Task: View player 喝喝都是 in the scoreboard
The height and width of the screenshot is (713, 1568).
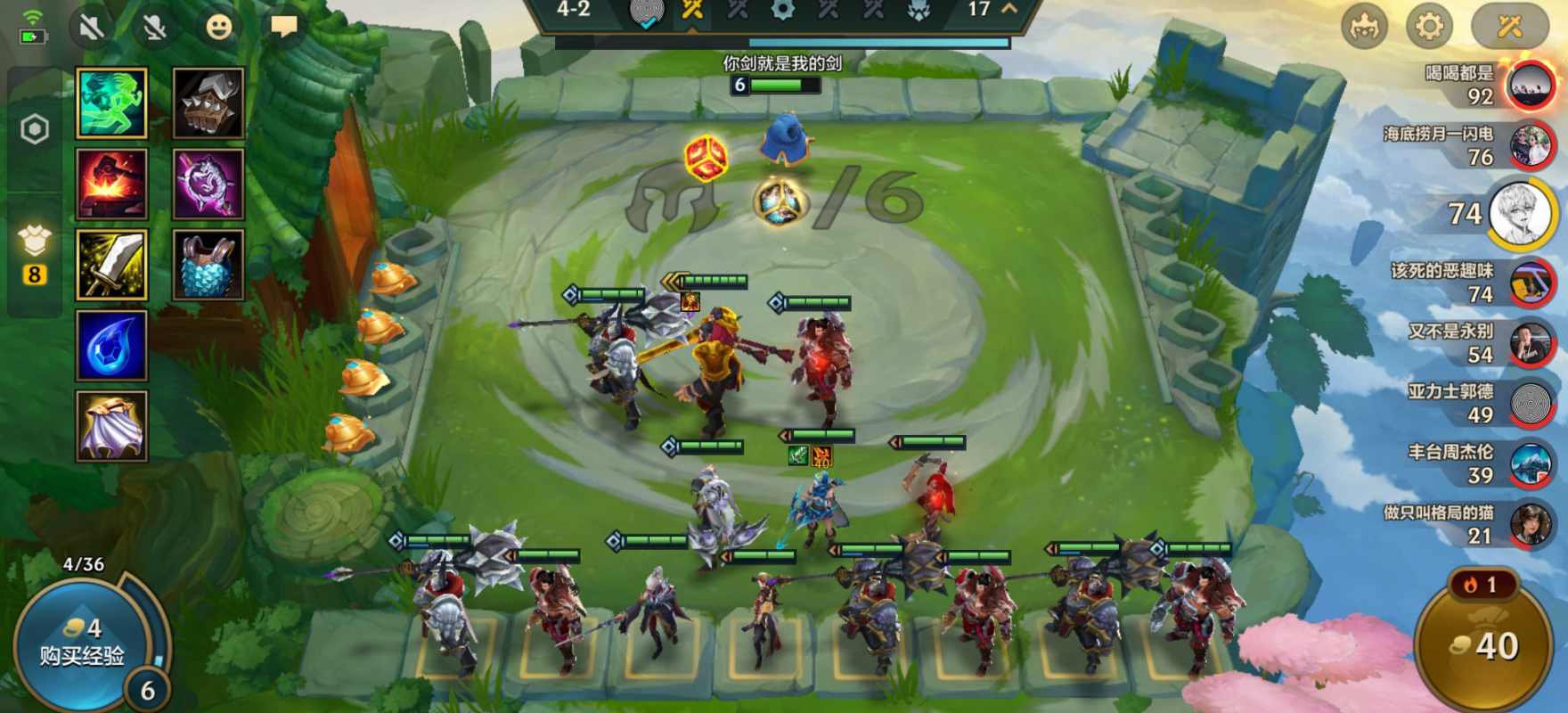Action: (x=1530, y=86)
